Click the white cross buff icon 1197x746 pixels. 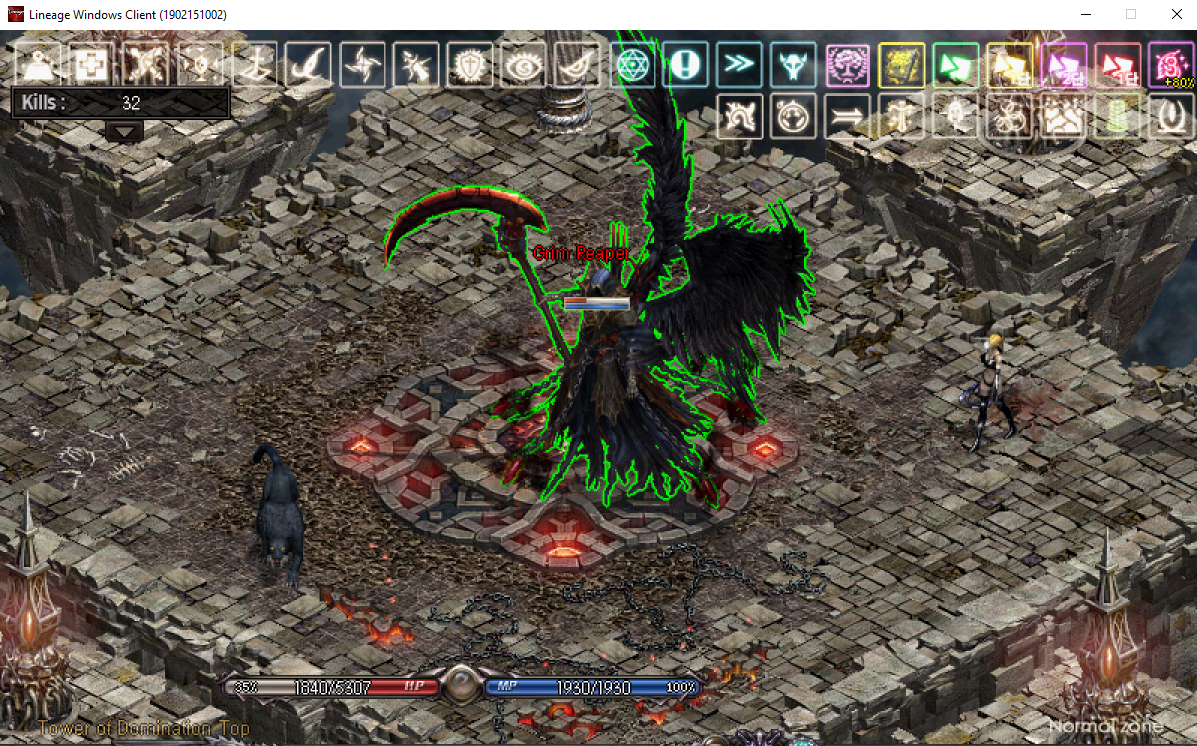pos(92,65)
